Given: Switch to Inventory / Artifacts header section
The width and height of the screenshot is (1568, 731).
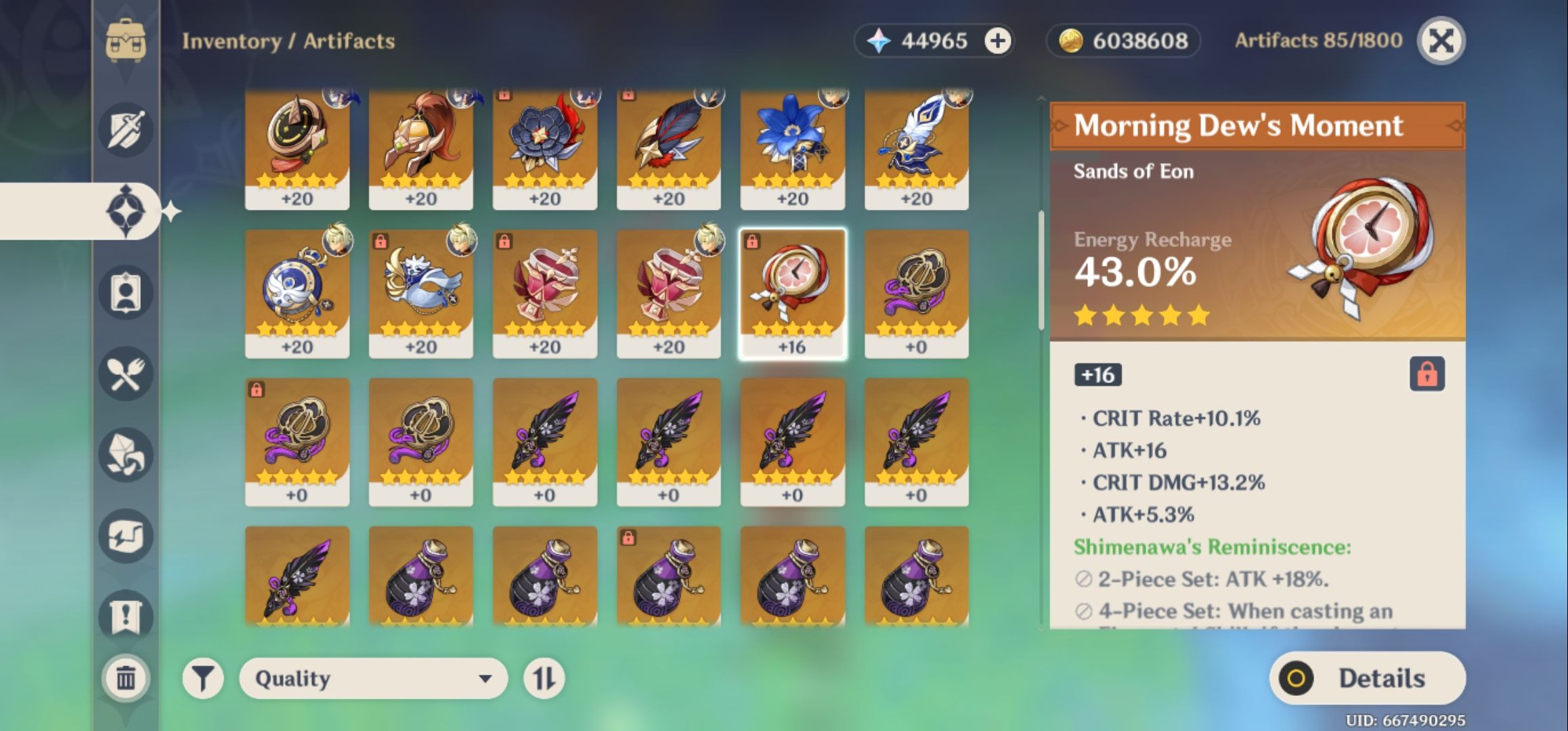Looking at the screenshot, I should click(x=288, y=41).
